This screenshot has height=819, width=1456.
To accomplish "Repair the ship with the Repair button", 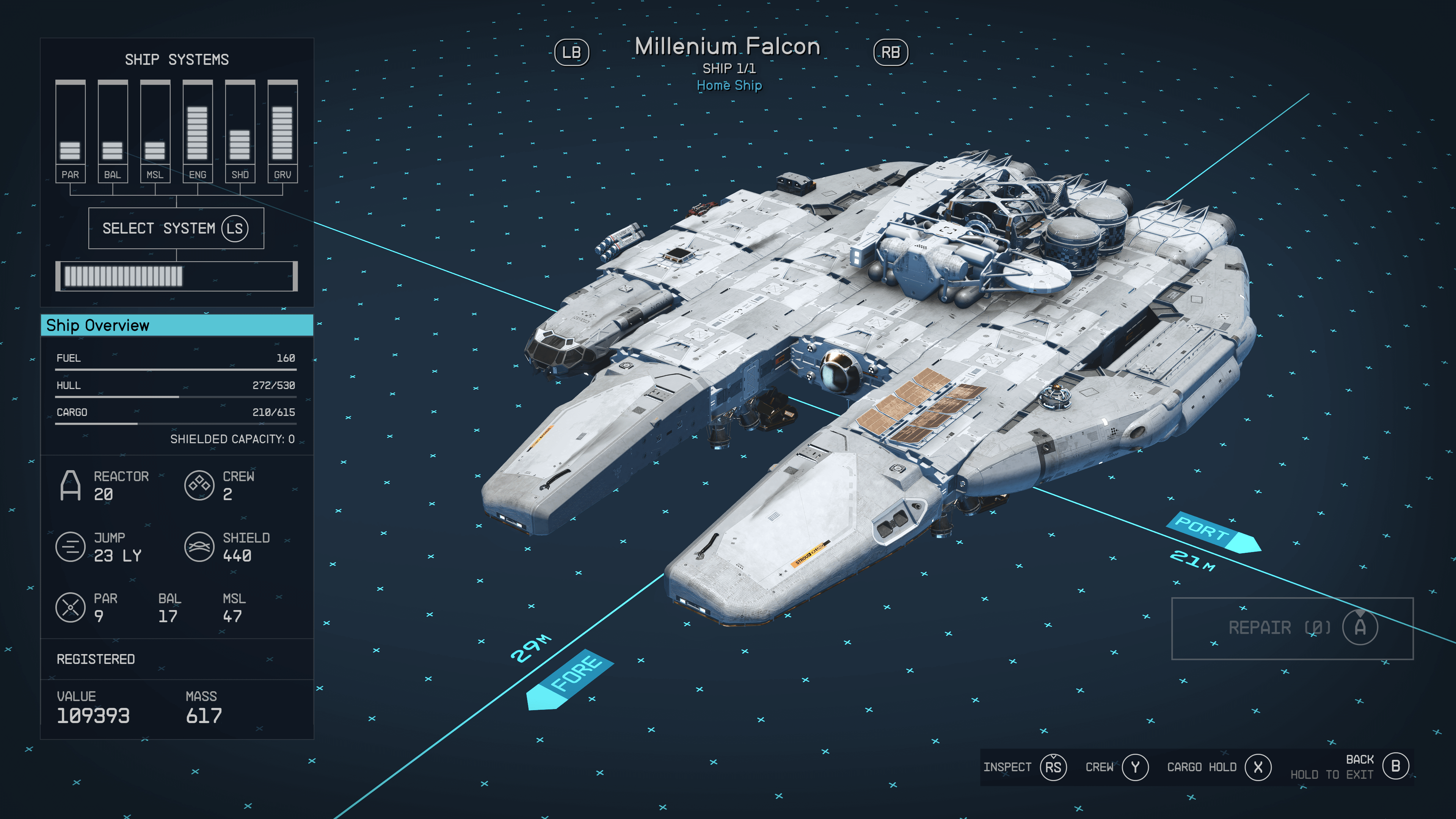I will click(1292, 628).
